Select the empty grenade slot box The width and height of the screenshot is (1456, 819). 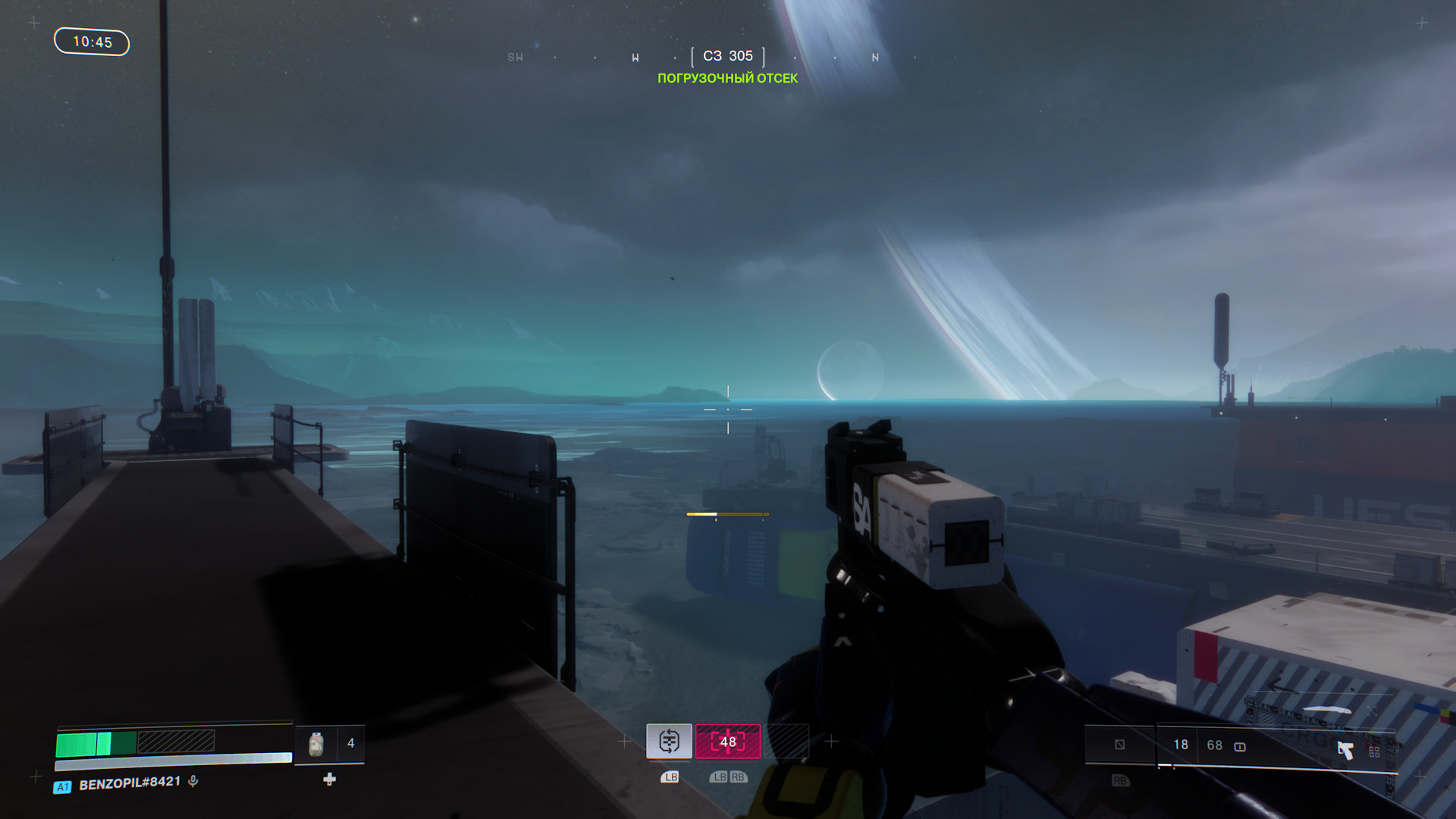(x=1119, y=745)
